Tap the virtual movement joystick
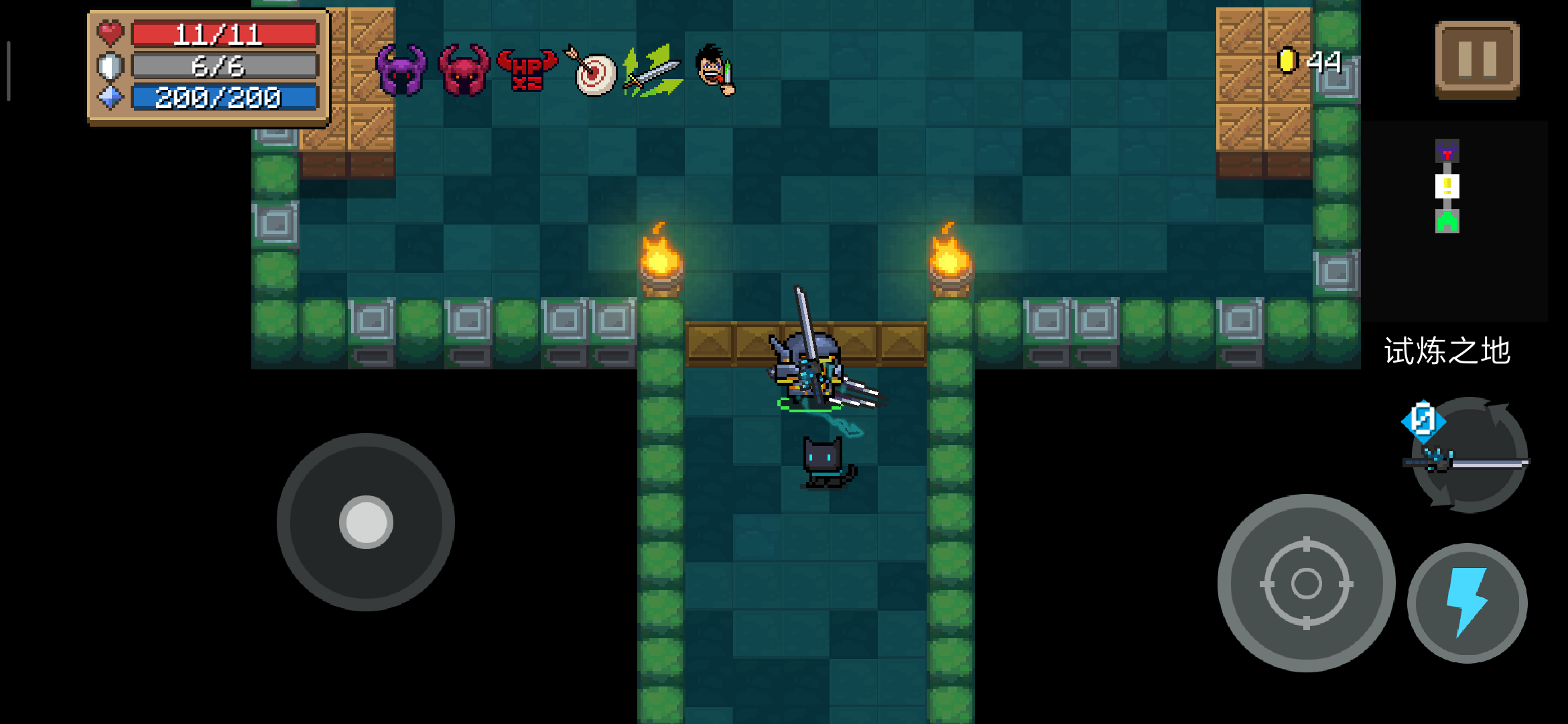Viewport: 1568px width, 724px height. coord(366,522)
